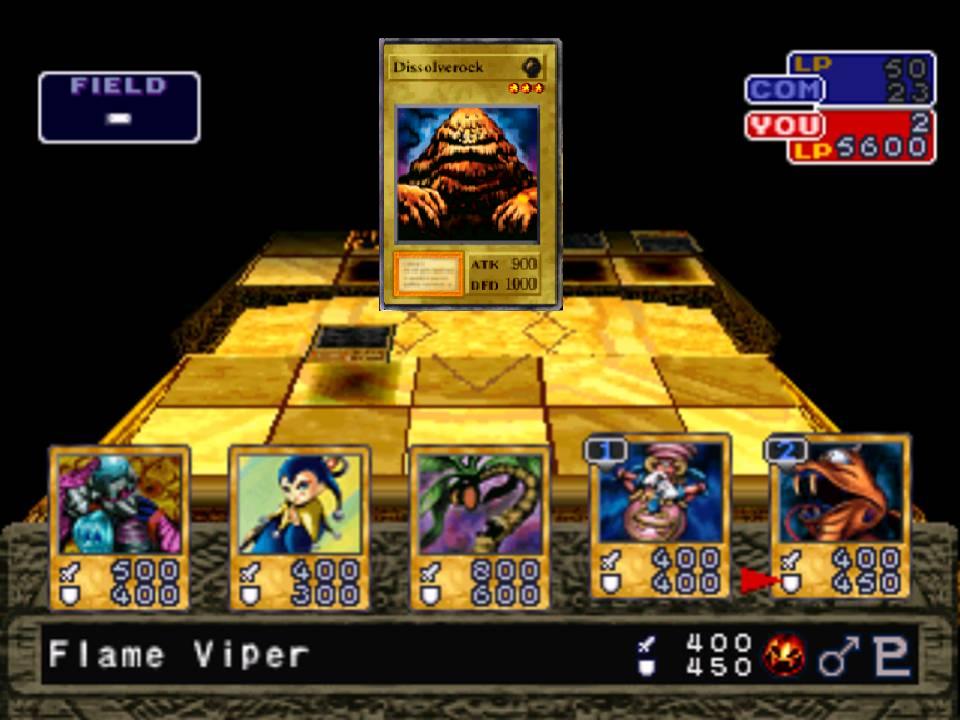Choose the card marked 1 with 400/400 stats
960x720 pixels.
pyautogui.click(x=660, y=515)
